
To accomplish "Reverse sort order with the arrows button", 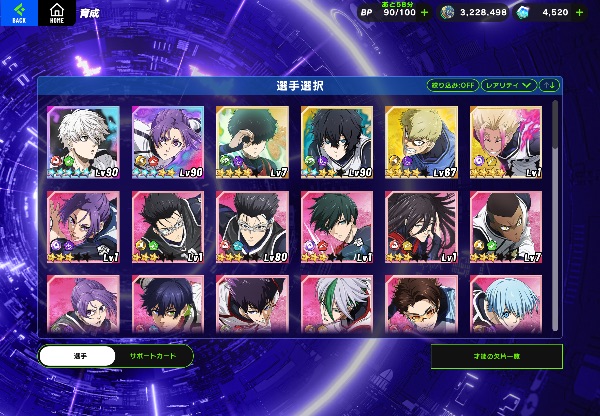I will 550,85.
